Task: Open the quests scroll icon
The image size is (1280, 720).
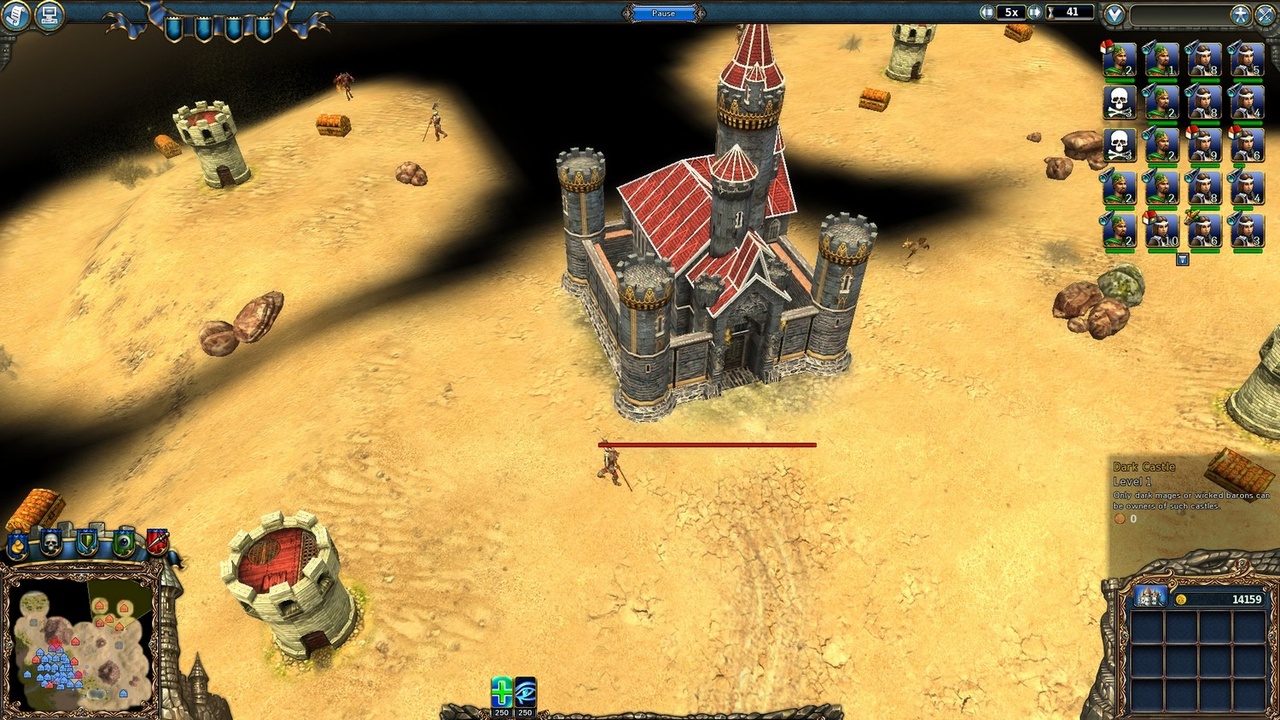Action: click(x=18, y=15)
